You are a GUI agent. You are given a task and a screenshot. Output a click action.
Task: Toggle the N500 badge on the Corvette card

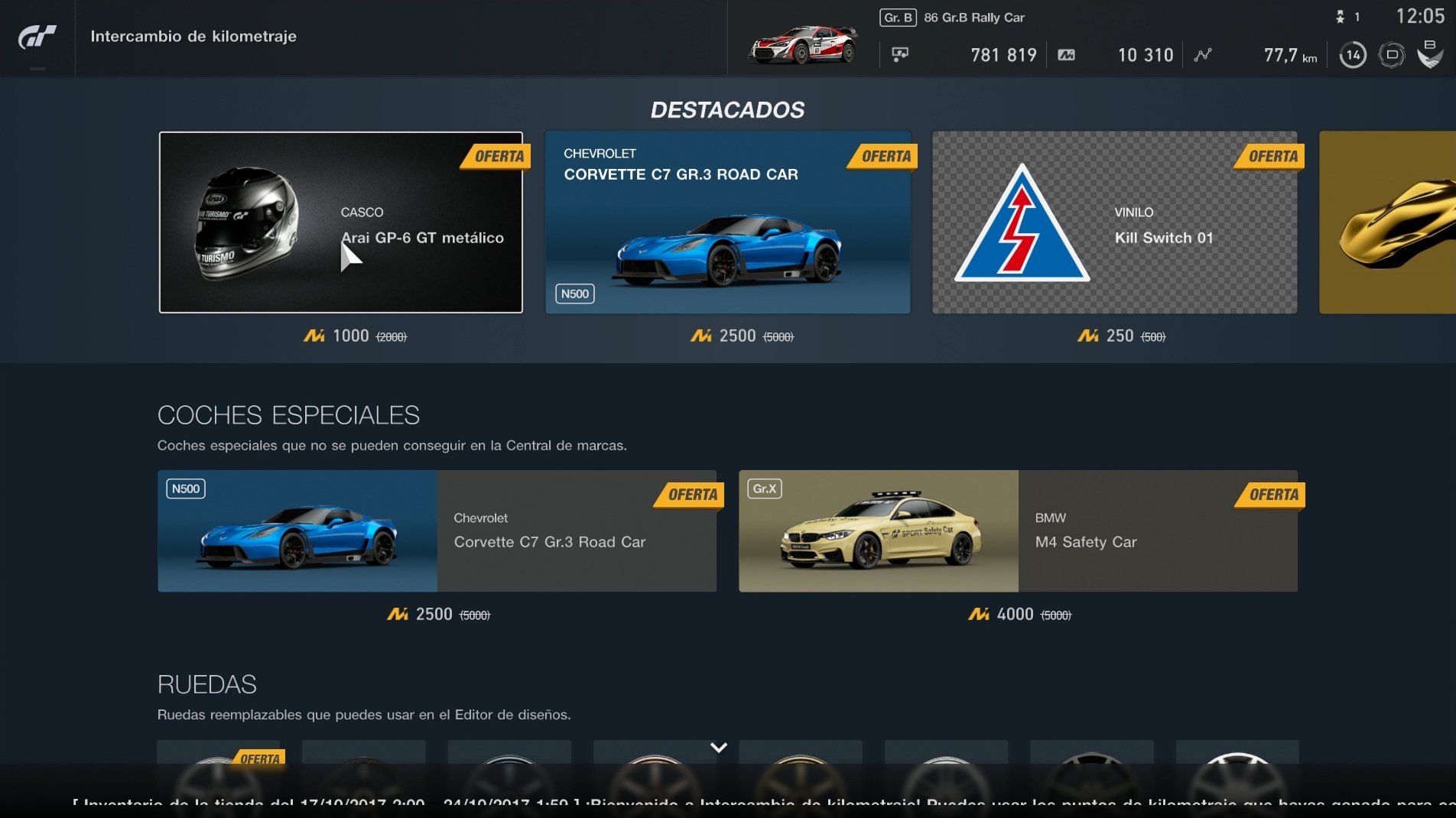(x=574, y=294)
